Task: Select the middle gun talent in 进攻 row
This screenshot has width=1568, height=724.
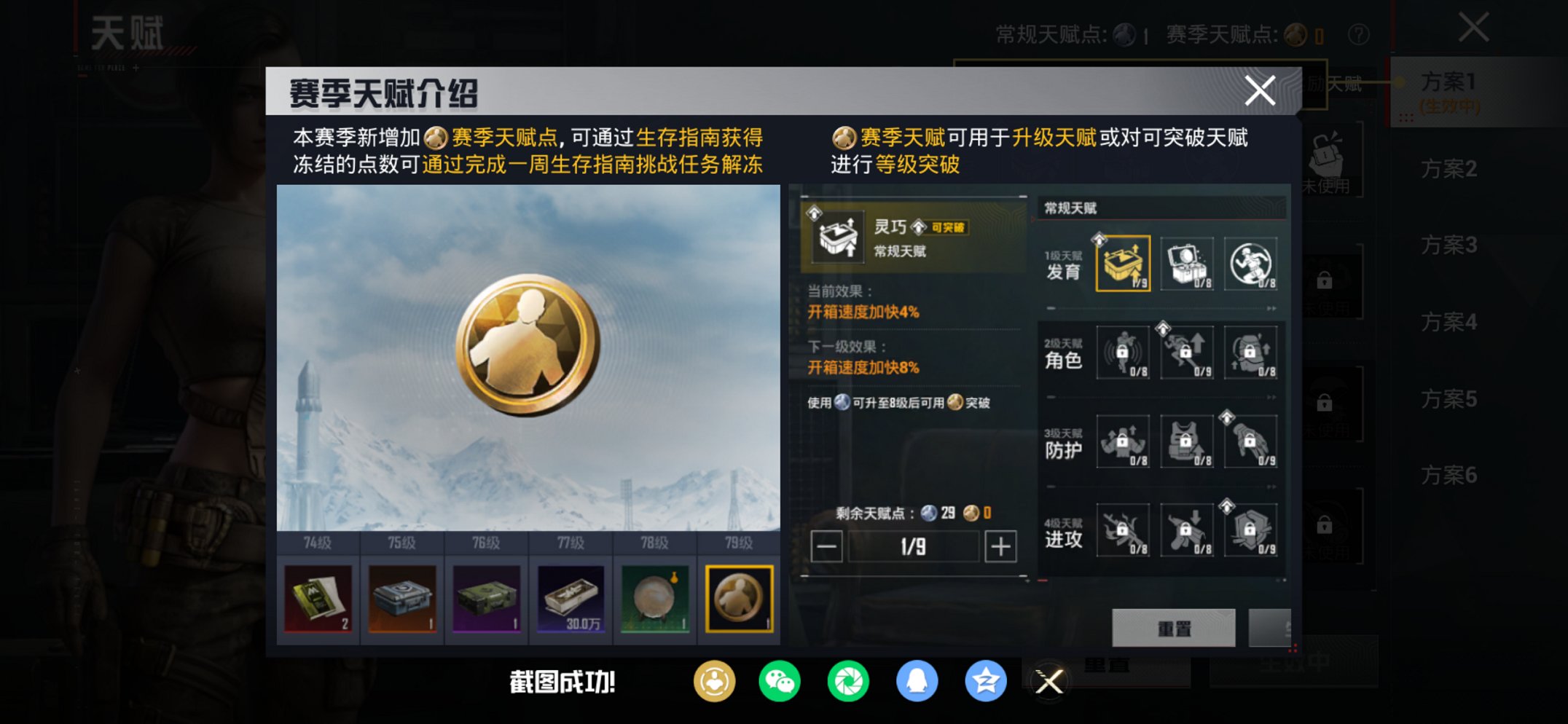Action: pos(1186,531)
